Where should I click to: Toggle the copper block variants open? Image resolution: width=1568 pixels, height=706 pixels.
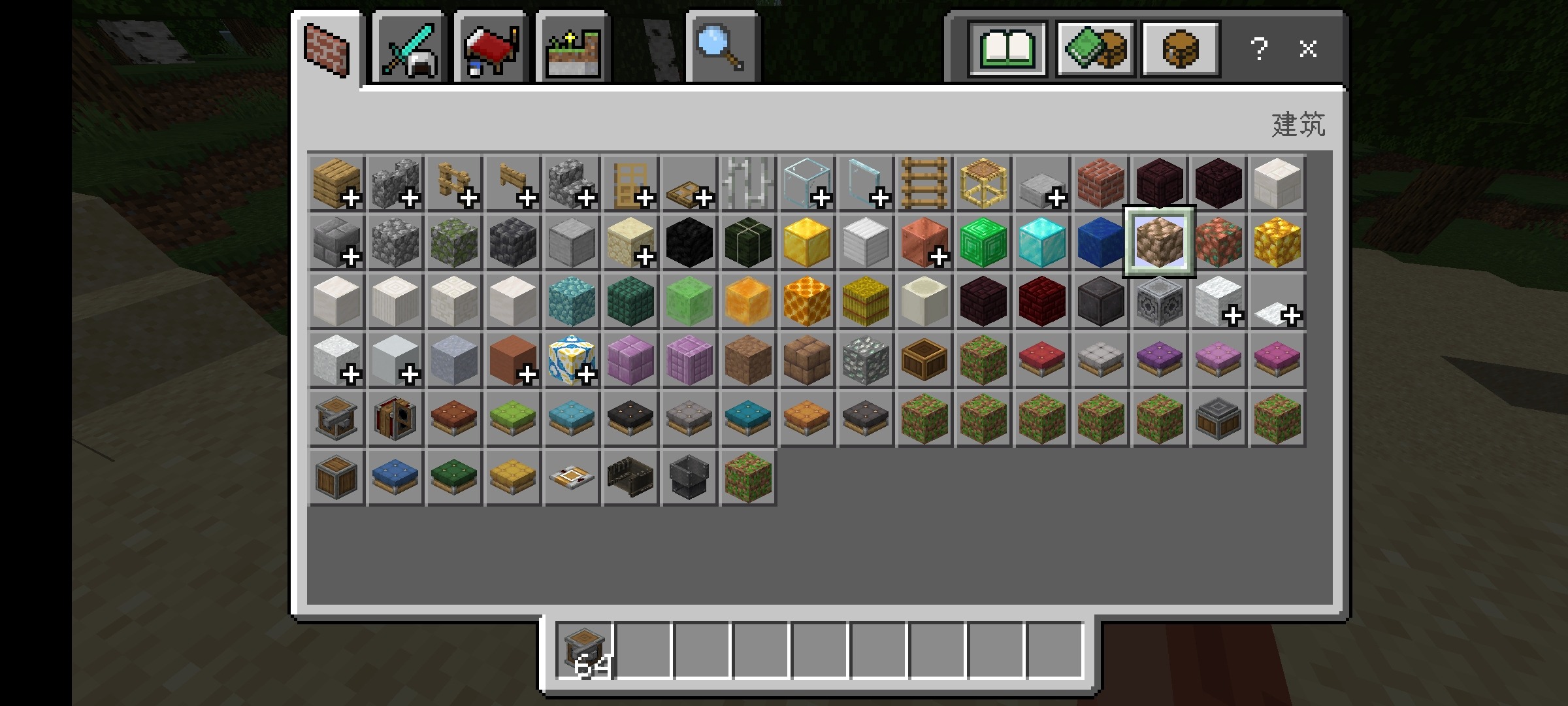tap(924, 243)
